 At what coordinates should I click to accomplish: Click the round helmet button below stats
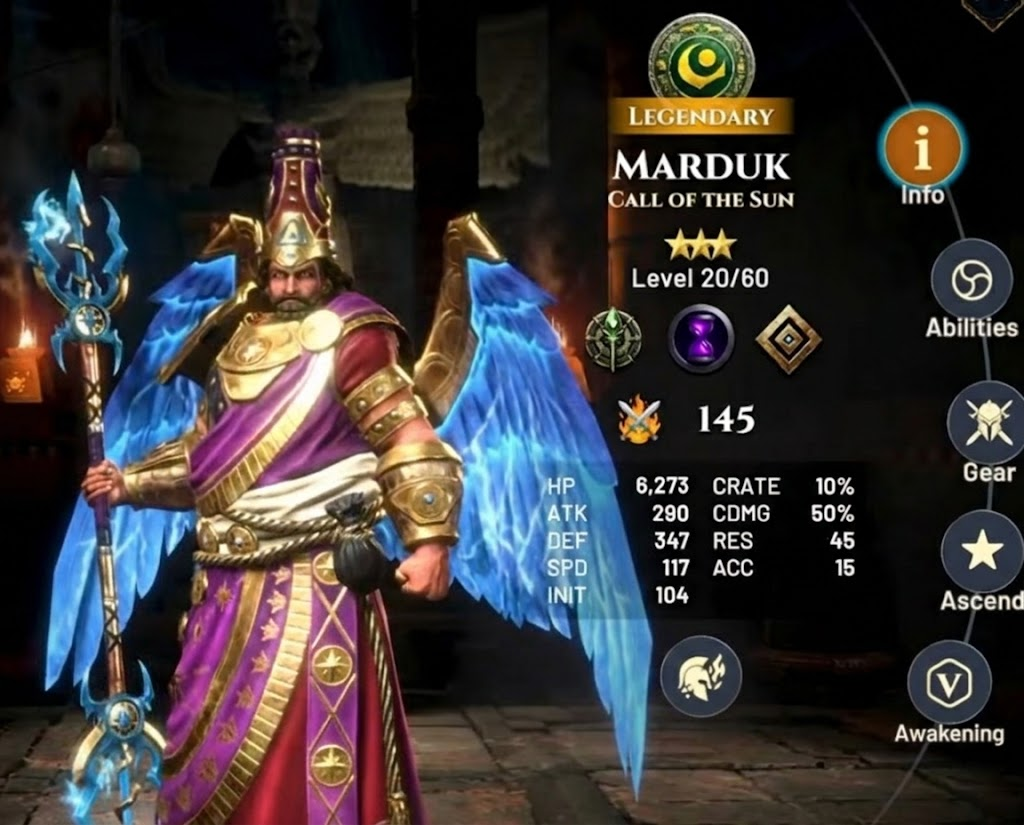tap(700, 676)
